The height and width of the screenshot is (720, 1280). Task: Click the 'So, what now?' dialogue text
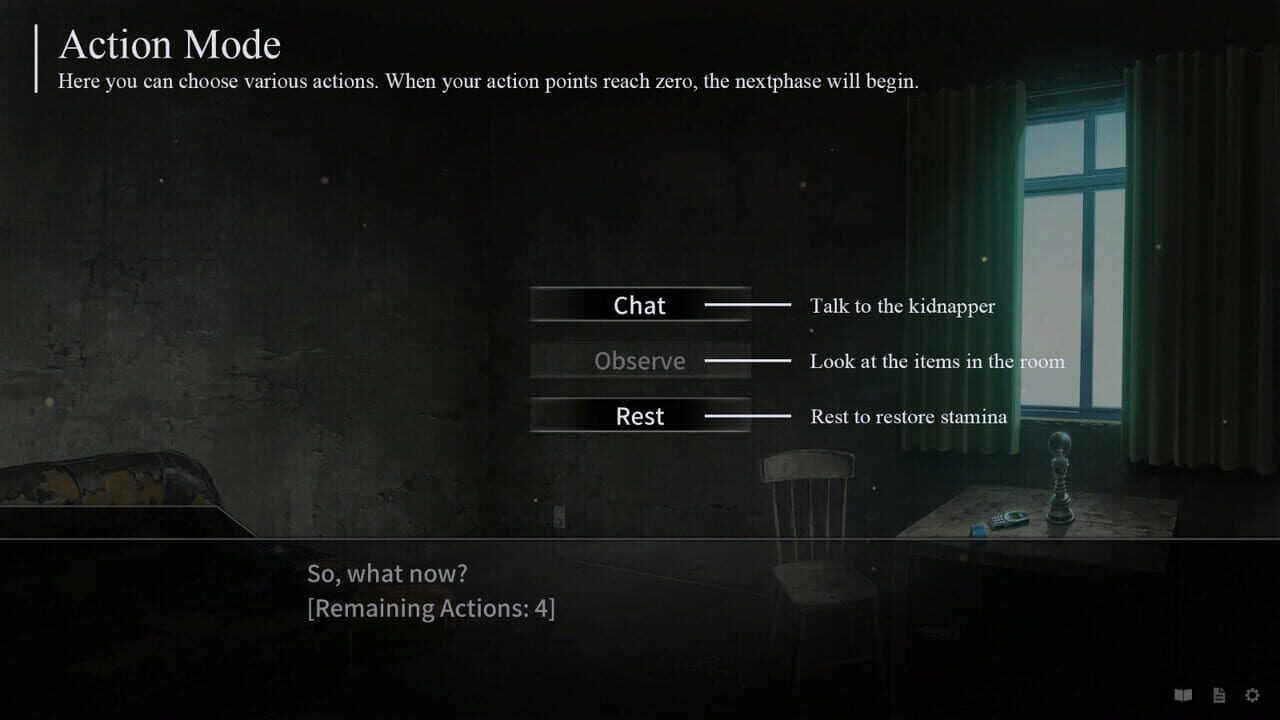(388, 573)
